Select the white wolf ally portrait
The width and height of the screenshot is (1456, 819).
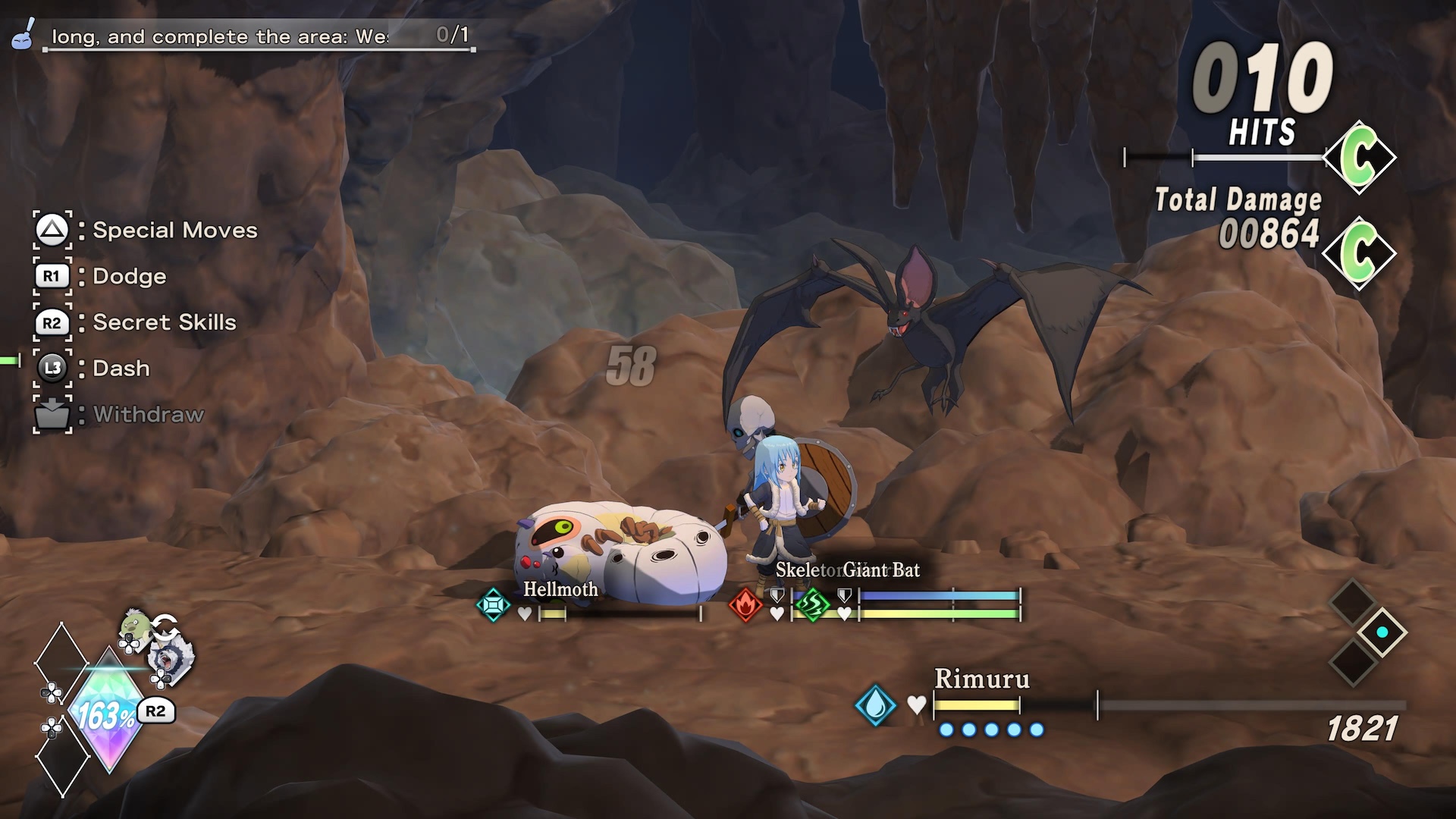(x=170, y=658)
